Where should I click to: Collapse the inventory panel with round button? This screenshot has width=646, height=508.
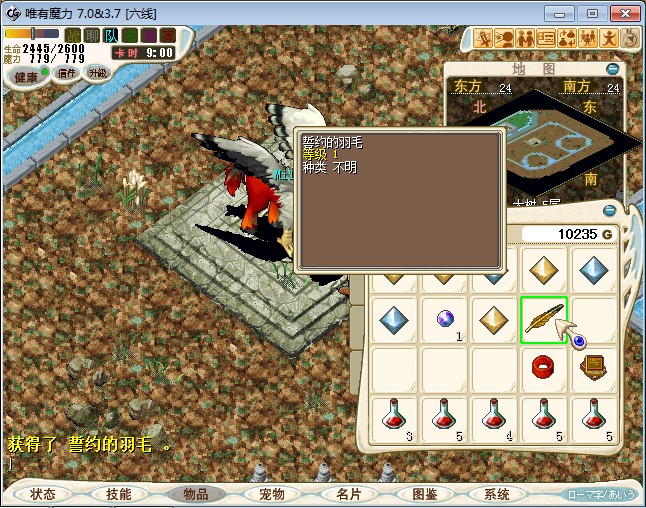[612, 212]
